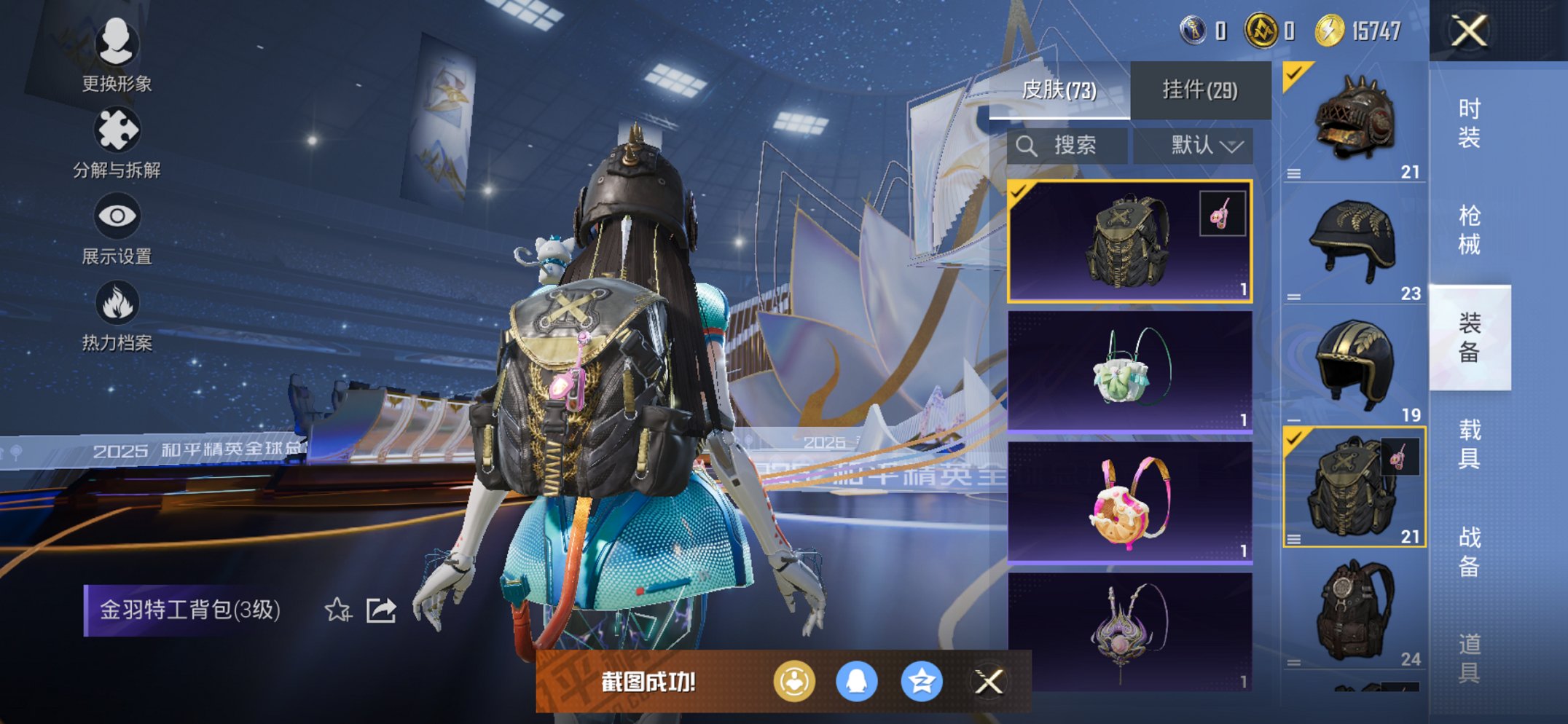The height and width of the screenshot is (724, 1568).
Task: Open 分解与拆解 puzzle piece option
Action: pyautogui.click(x=117, y=142)
